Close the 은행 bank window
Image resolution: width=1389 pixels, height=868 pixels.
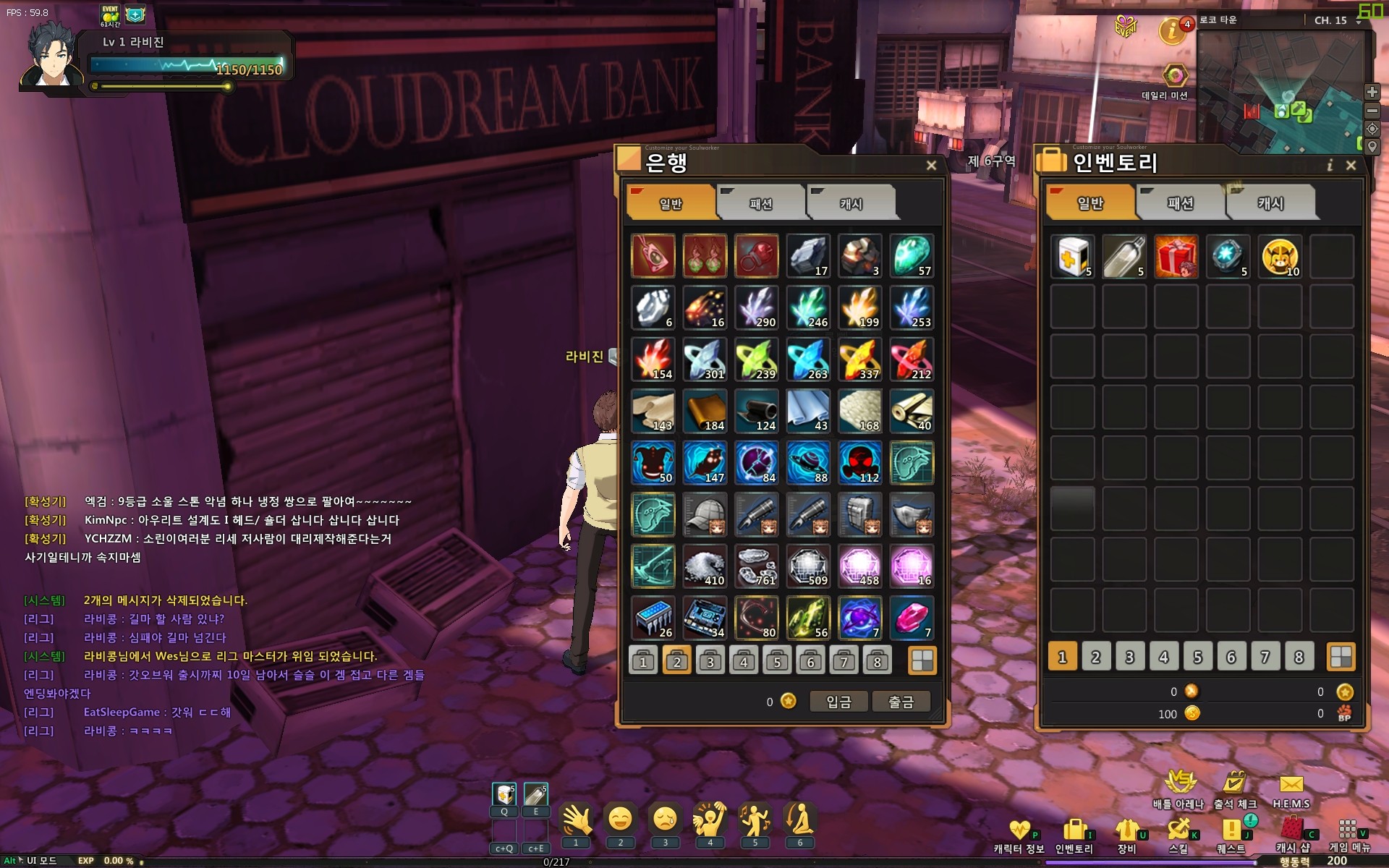pos(931,166)
